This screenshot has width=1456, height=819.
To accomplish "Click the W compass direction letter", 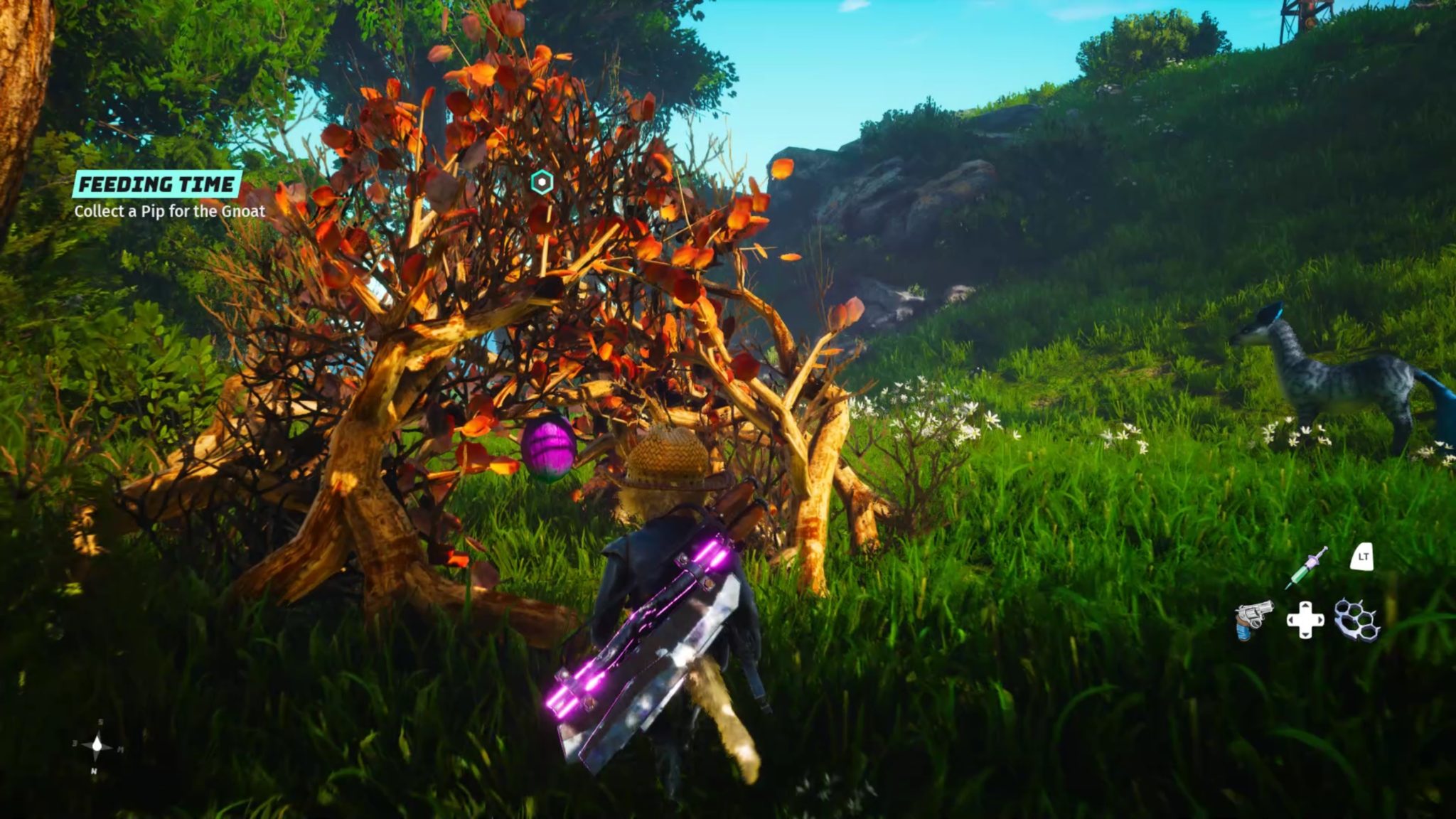I will pyautogui.click(x=75, y=743).
